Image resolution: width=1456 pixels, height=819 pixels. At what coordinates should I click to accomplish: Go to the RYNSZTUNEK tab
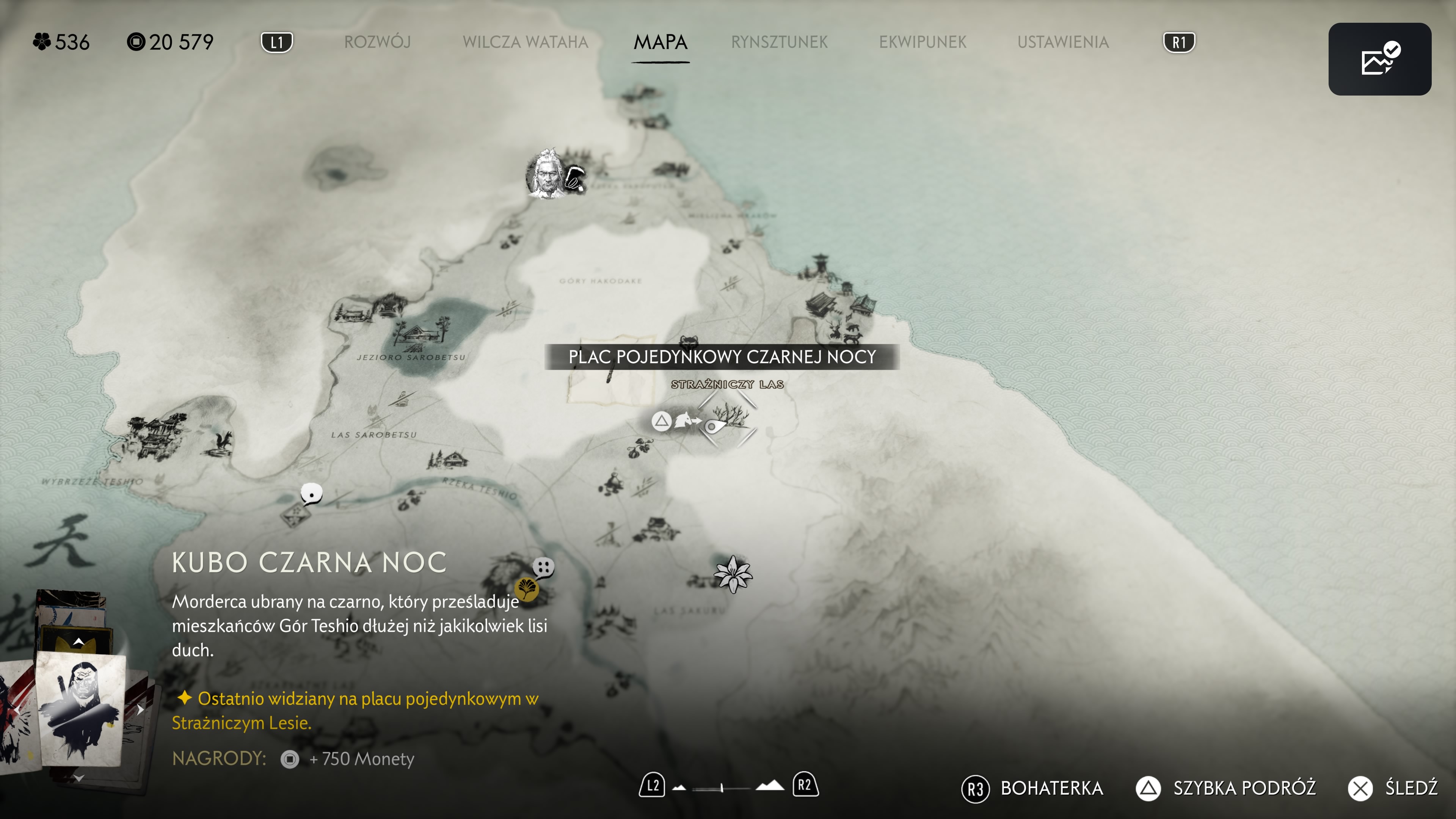tap(779, 42)
